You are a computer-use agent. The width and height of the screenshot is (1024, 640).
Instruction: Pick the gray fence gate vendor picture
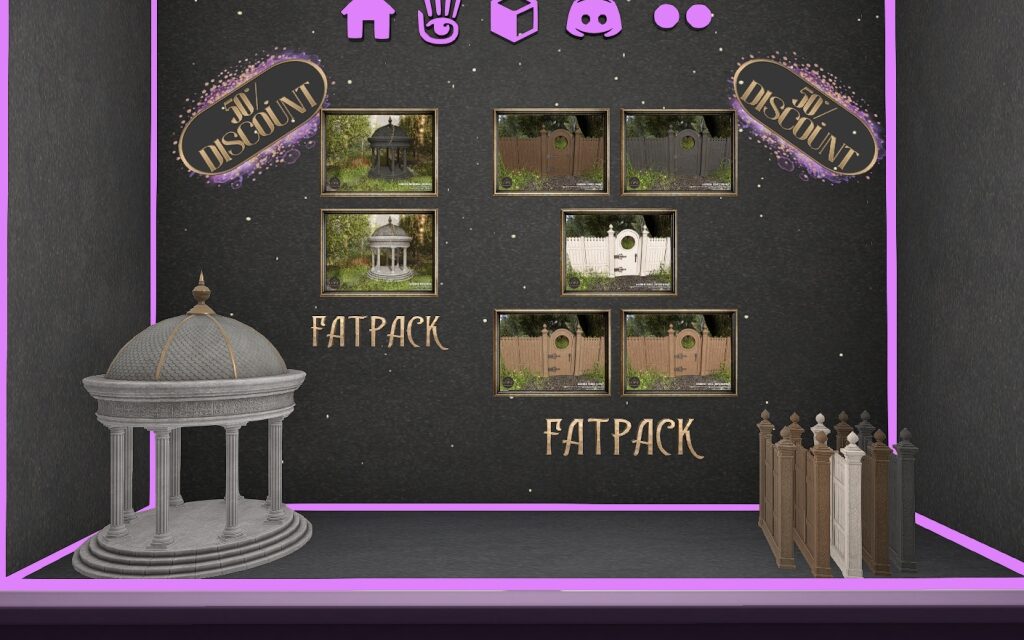click(x=679, y=152)
